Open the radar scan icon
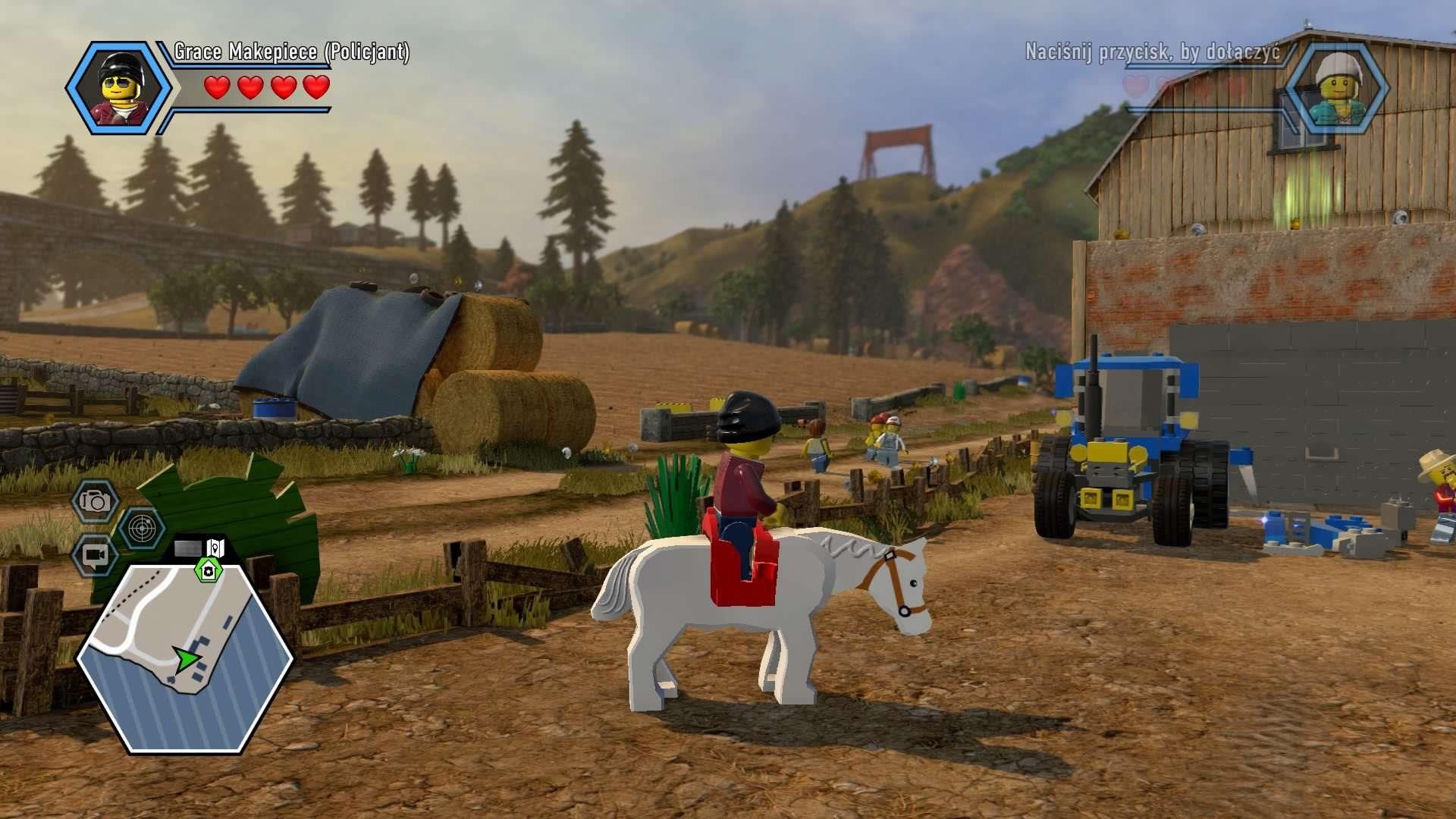Screen dimensions: 1456x819 142,529
